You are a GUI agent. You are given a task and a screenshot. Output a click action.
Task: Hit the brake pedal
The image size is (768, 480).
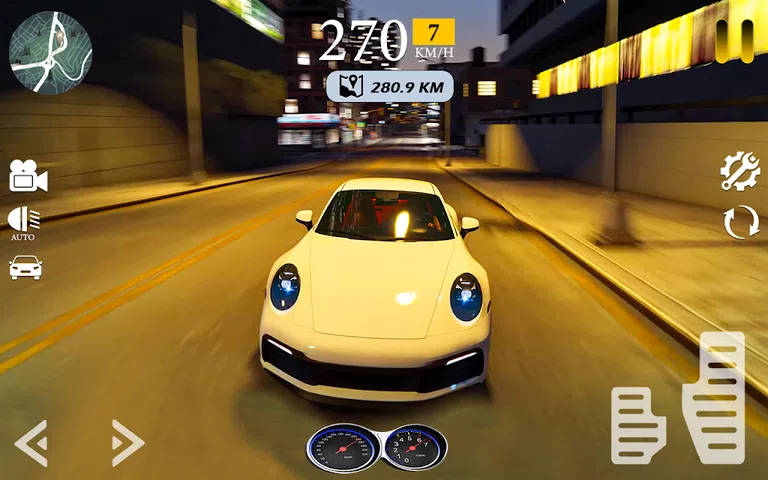pyautogui.click(x=638, y=426)
